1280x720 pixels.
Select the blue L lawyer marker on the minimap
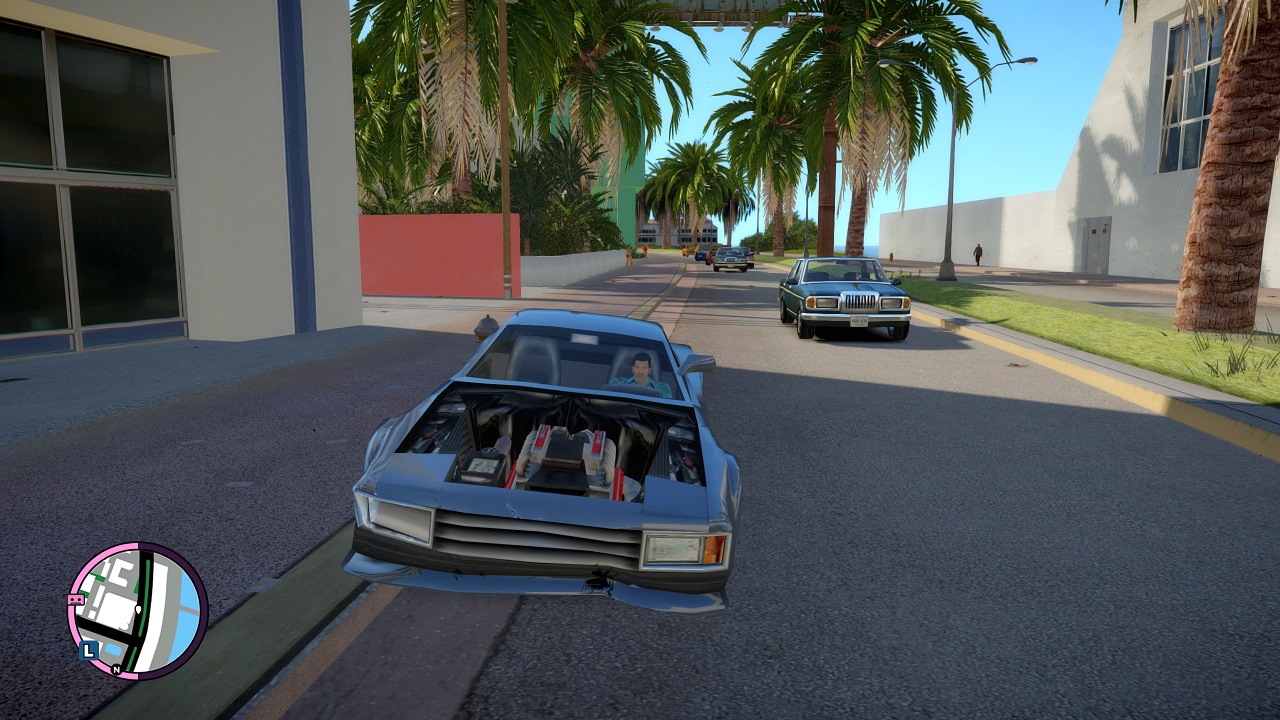coord(88,650)
